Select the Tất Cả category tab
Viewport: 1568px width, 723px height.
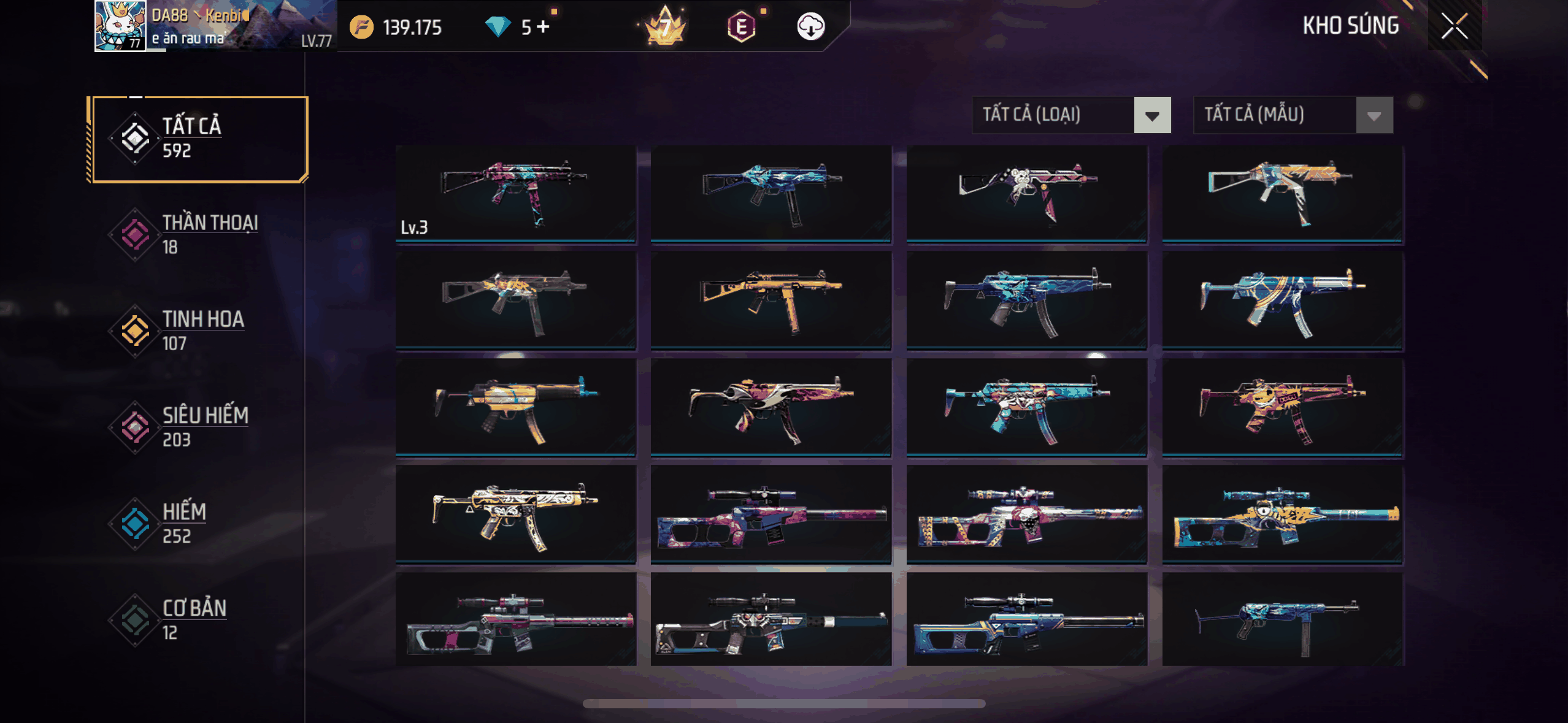(x=199, y=139)
